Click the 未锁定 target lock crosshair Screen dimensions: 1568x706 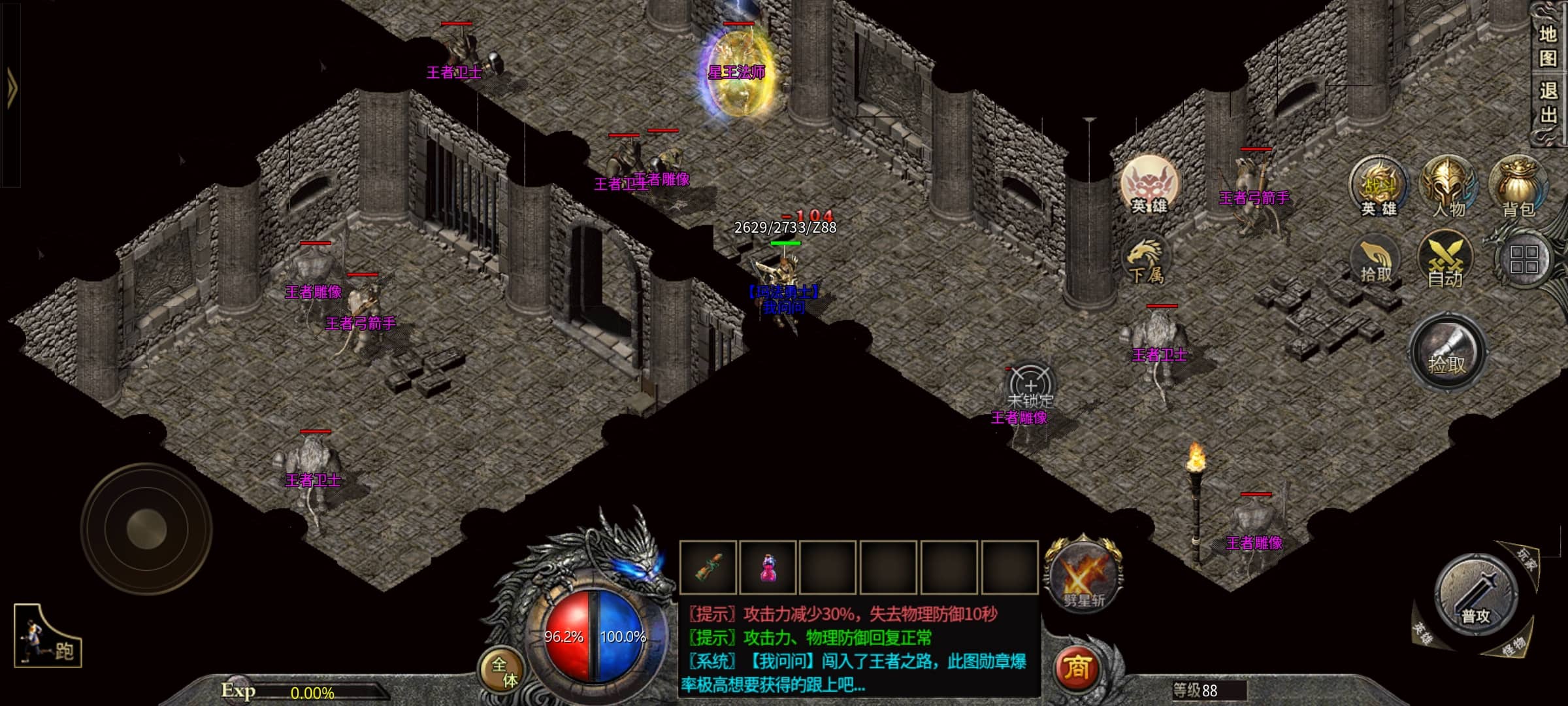point(1030,387)
